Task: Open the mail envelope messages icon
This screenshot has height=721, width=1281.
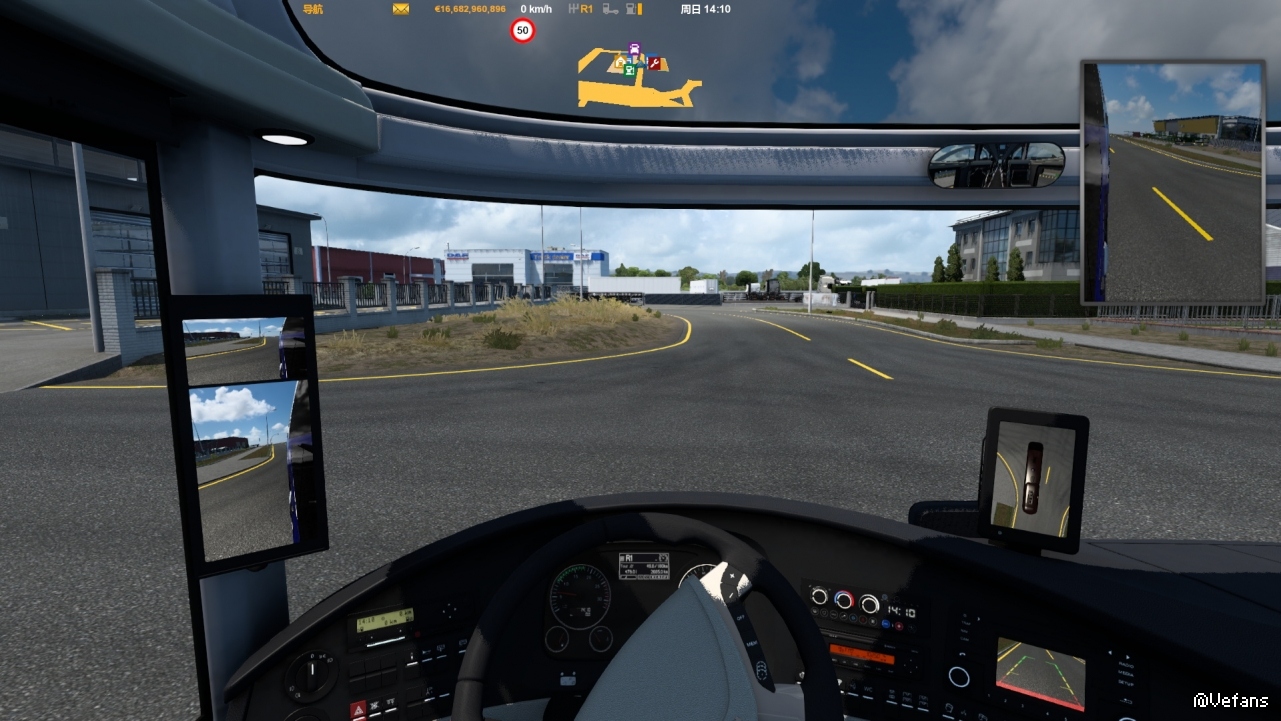Action: (401, 9)
